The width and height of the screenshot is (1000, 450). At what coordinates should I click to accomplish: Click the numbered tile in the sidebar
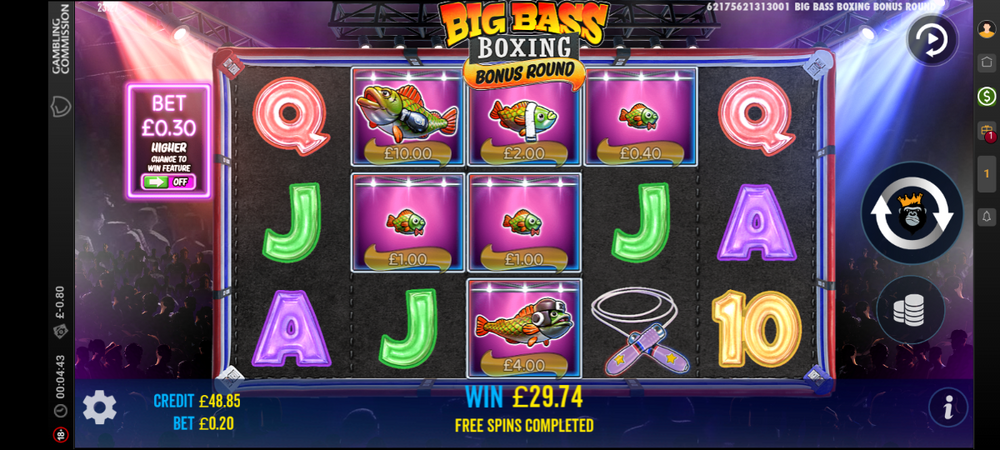[x=986, y=174]
